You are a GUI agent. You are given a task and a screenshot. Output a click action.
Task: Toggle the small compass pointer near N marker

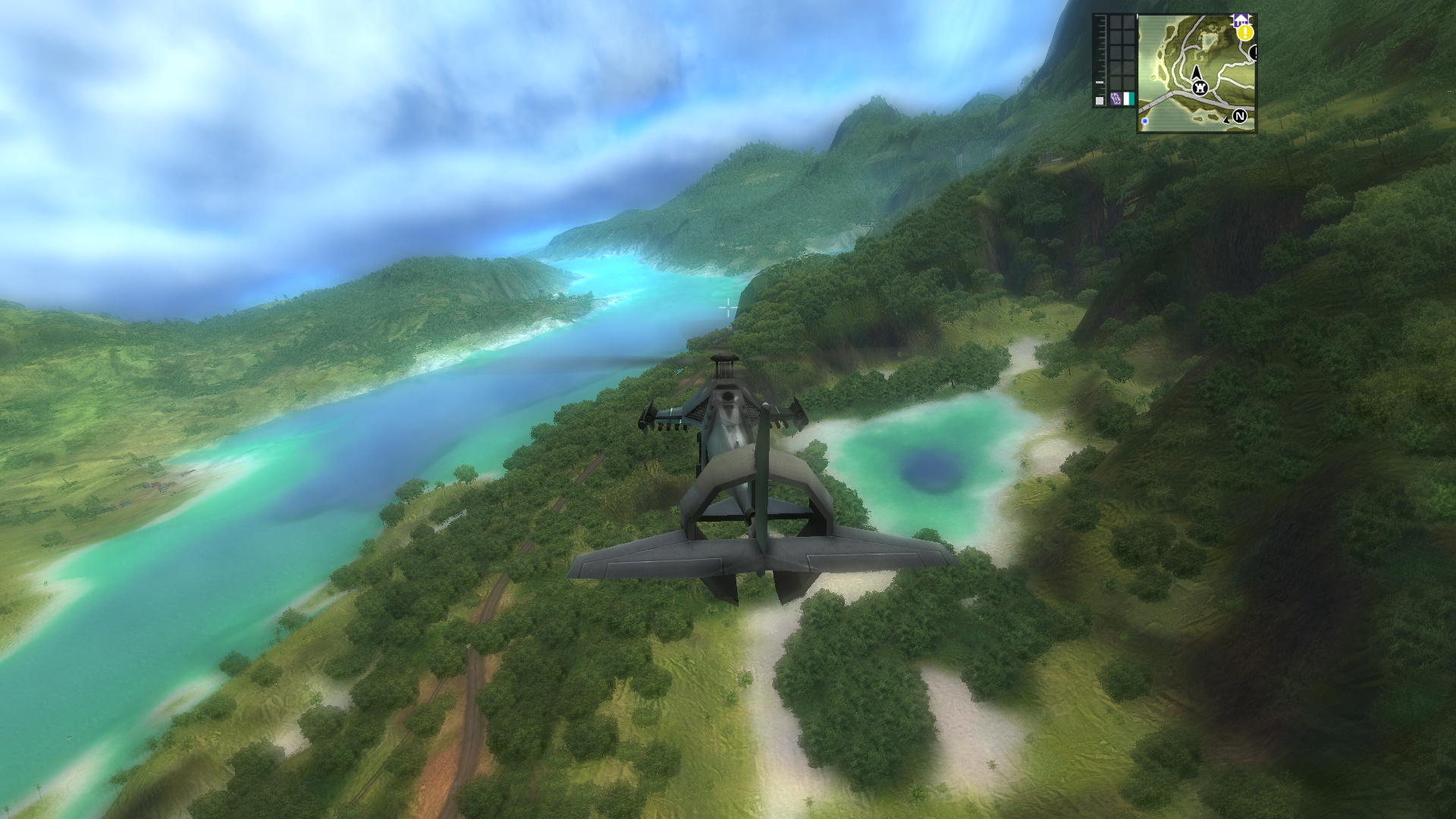pos(1226,120)
